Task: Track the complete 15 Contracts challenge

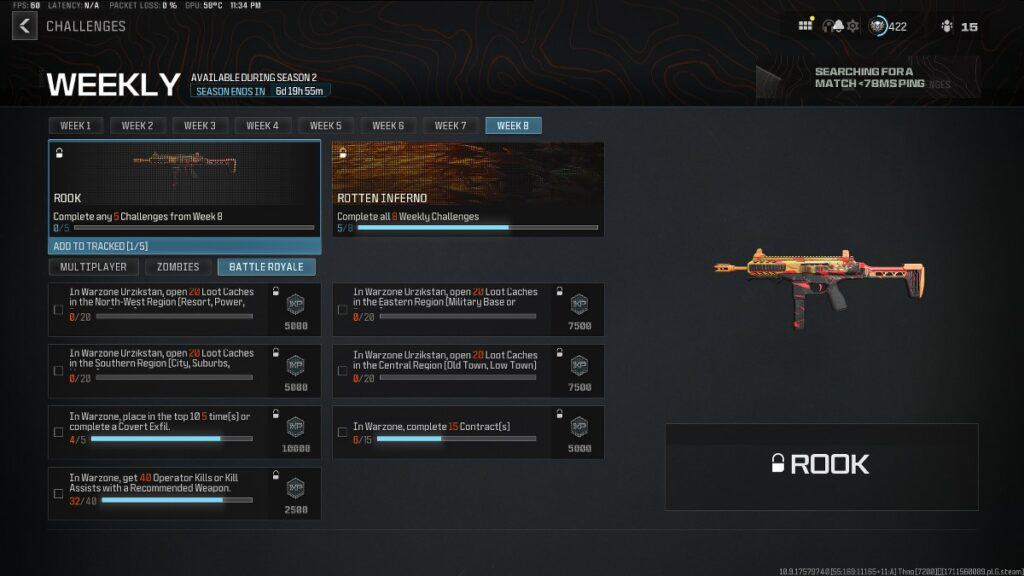Action: (342, 432)
